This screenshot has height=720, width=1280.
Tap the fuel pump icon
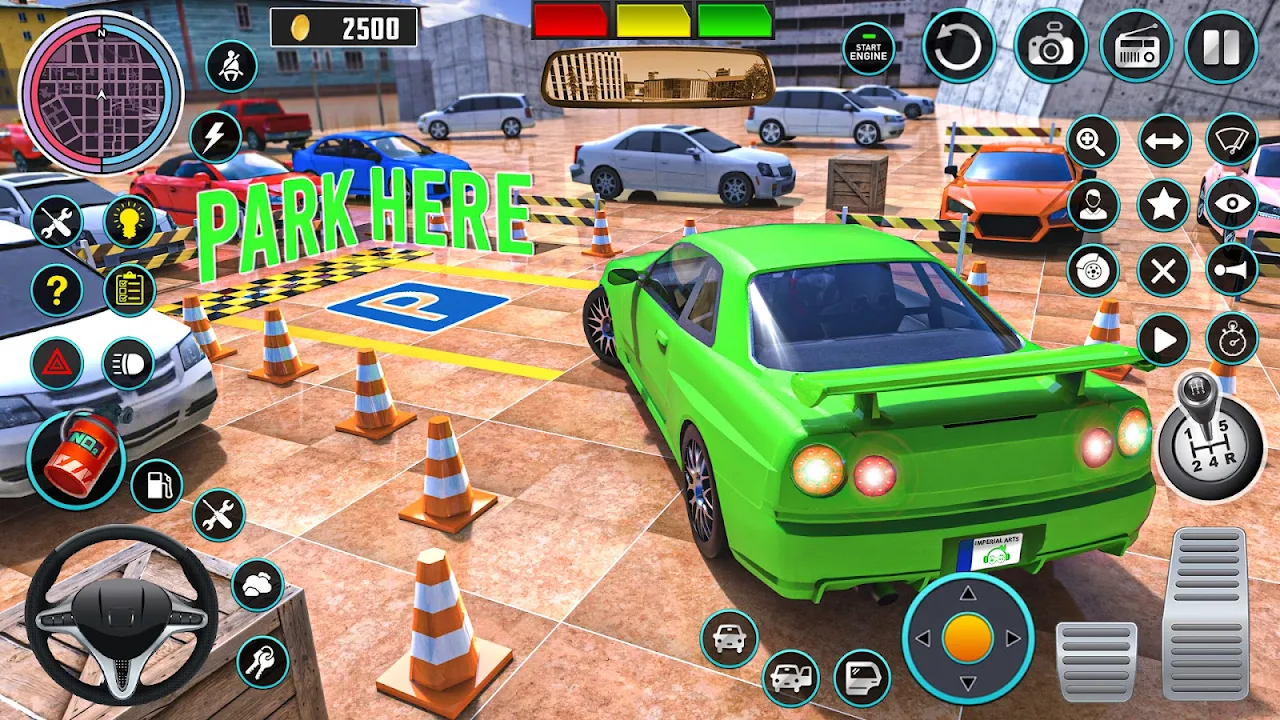pos(157,485)
